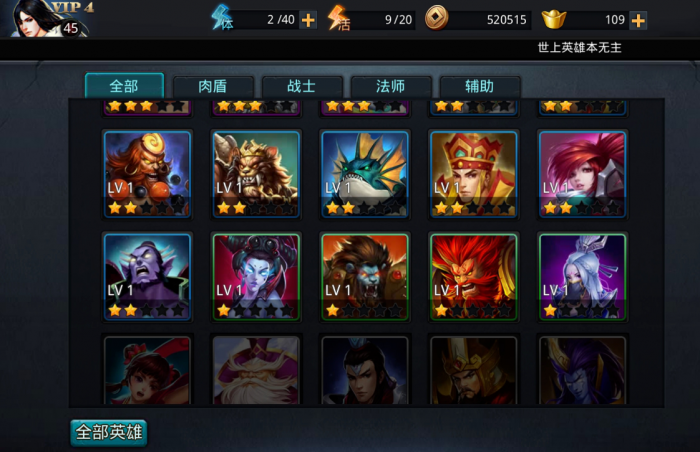This screenshot has height=452, width=700.
Task: Pick the red-crowned monk hero tile
Action: pos(473,173)
